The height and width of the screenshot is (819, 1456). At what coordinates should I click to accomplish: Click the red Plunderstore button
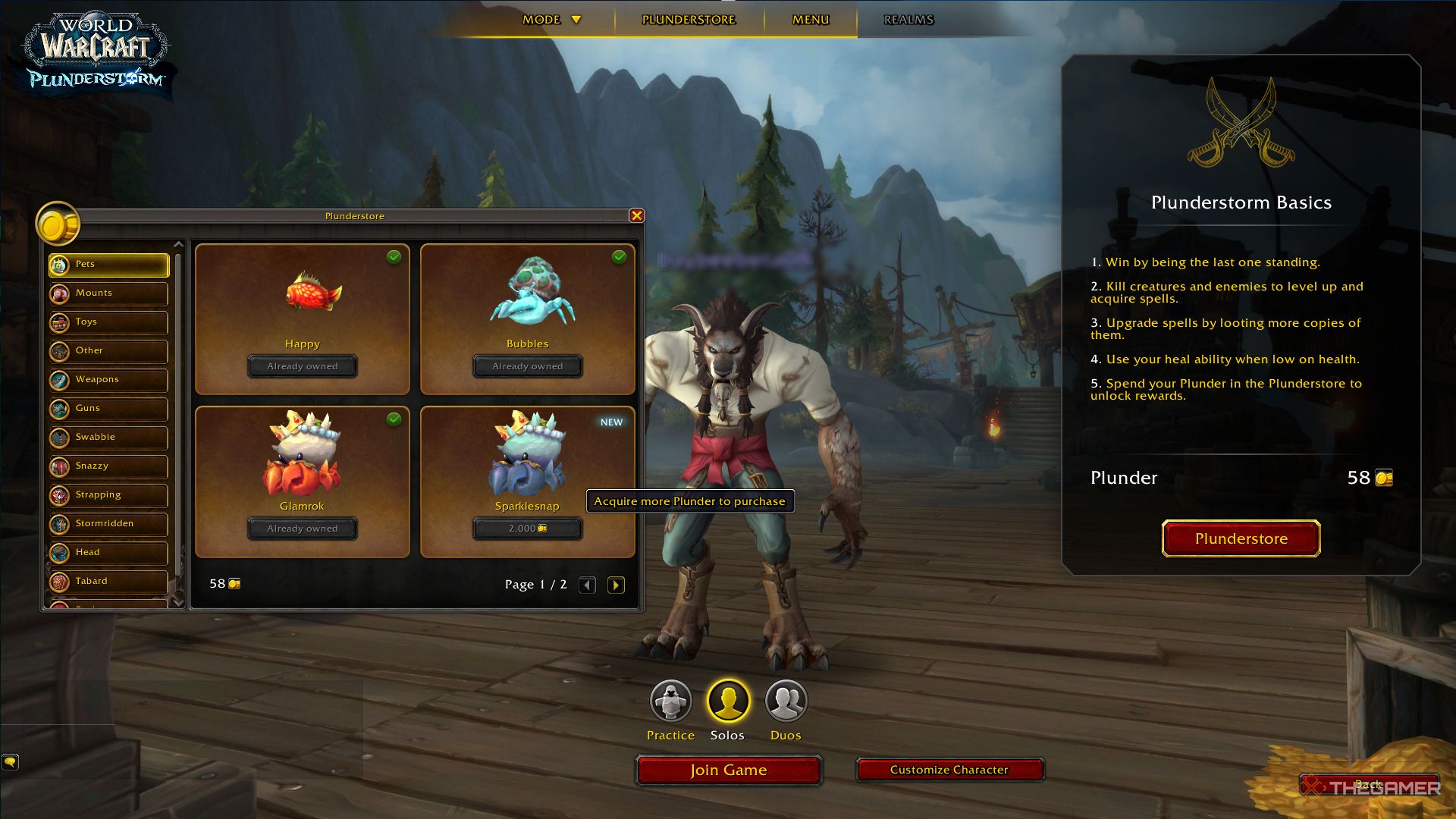pos(1241,538)
